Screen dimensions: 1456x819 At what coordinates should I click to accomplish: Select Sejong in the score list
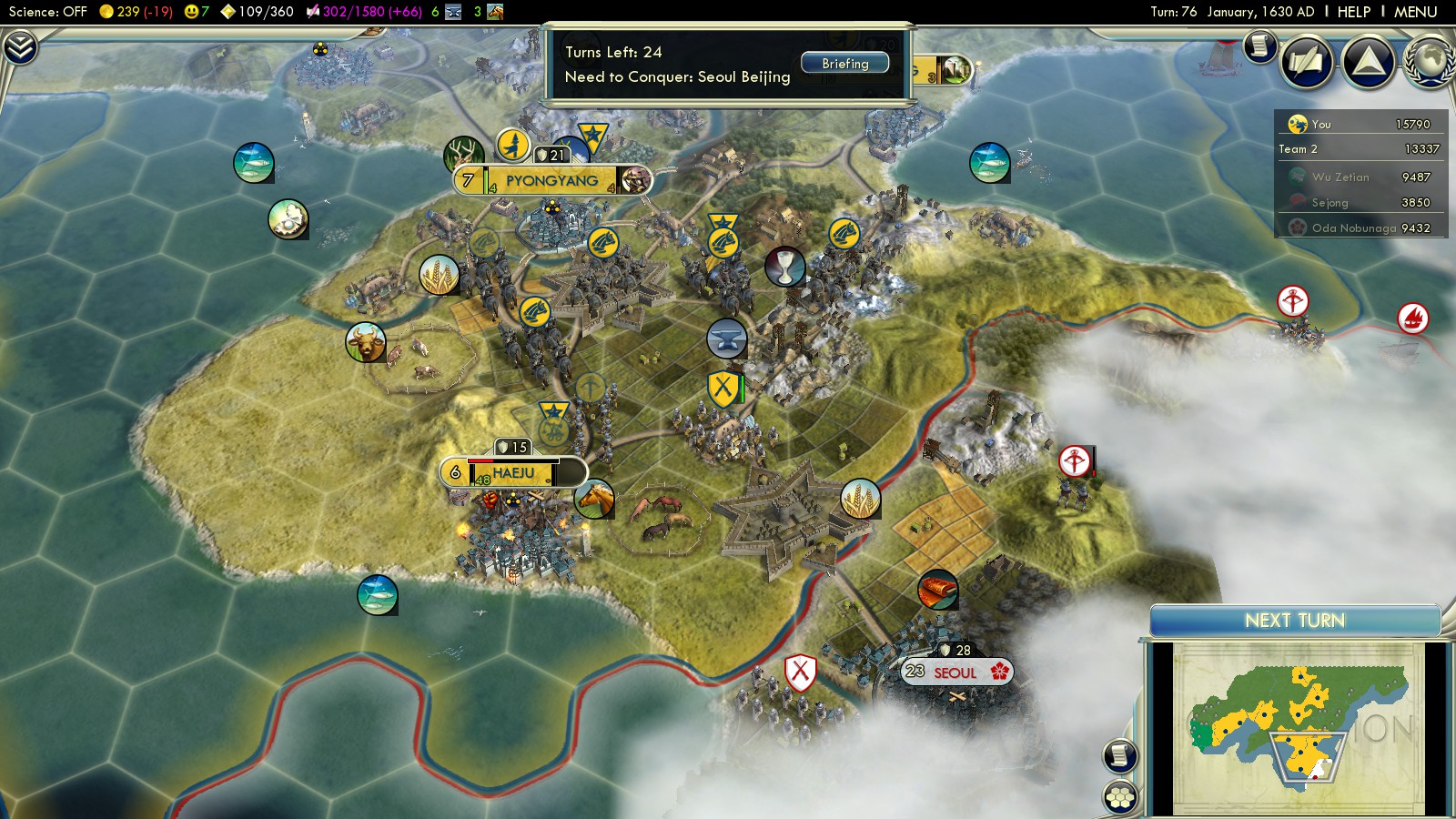click(1330, 203)
